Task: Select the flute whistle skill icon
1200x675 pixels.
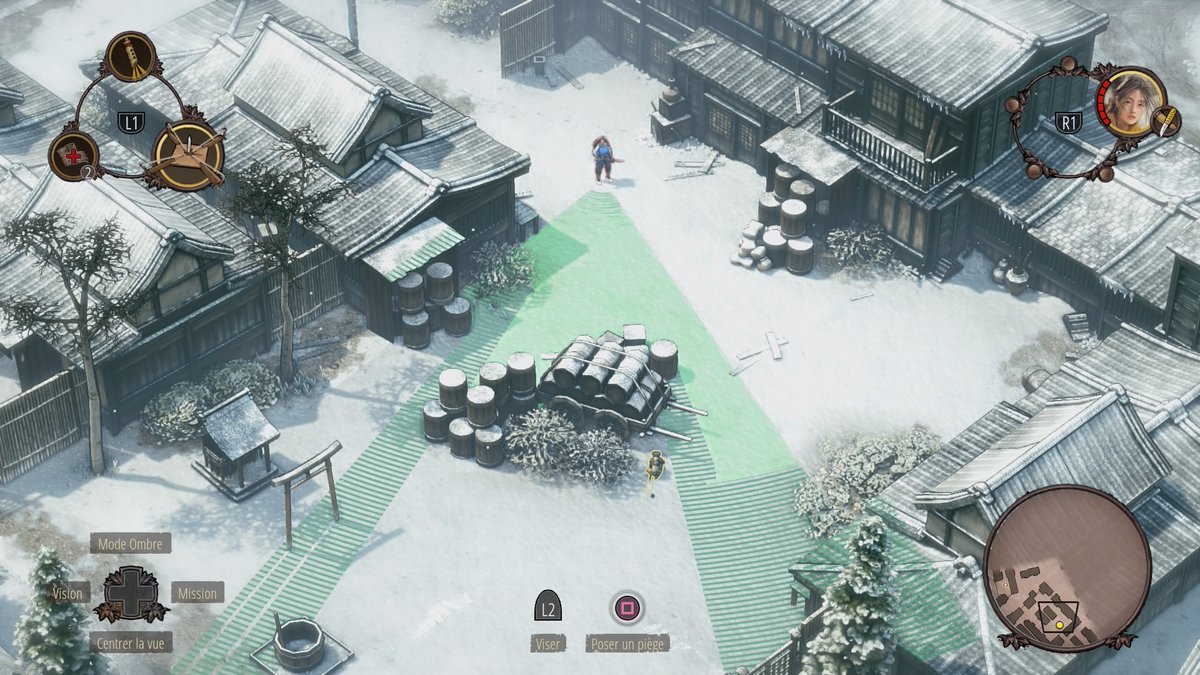Action: pyautogui.click(x=130, y=56)
